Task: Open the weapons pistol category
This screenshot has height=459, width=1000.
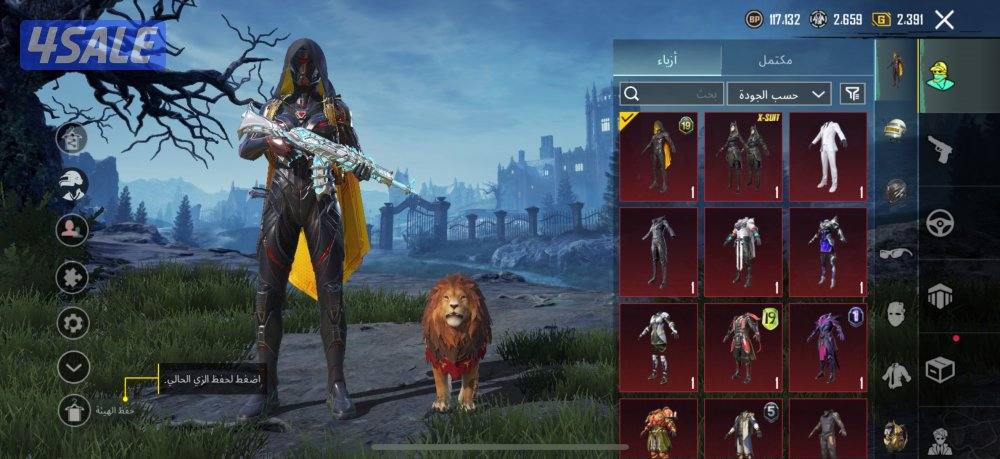Action: [939, 149]
